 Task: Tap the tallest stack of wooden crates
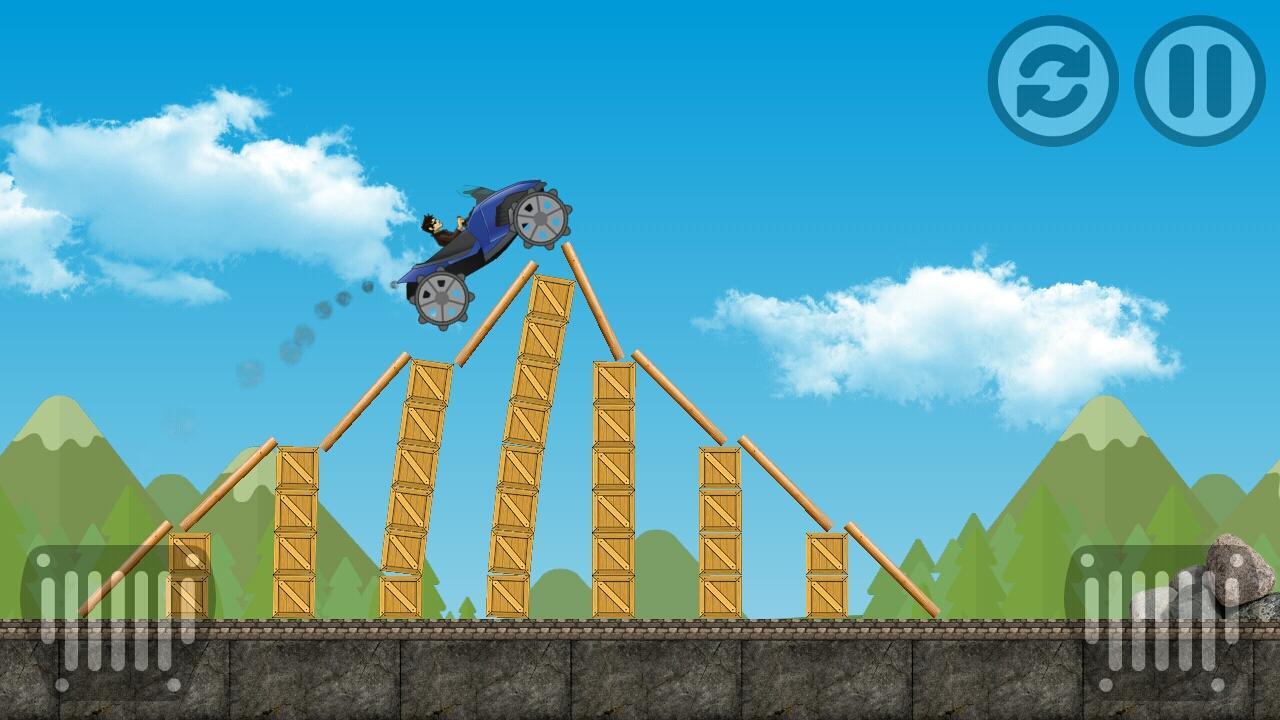point(527,440)
